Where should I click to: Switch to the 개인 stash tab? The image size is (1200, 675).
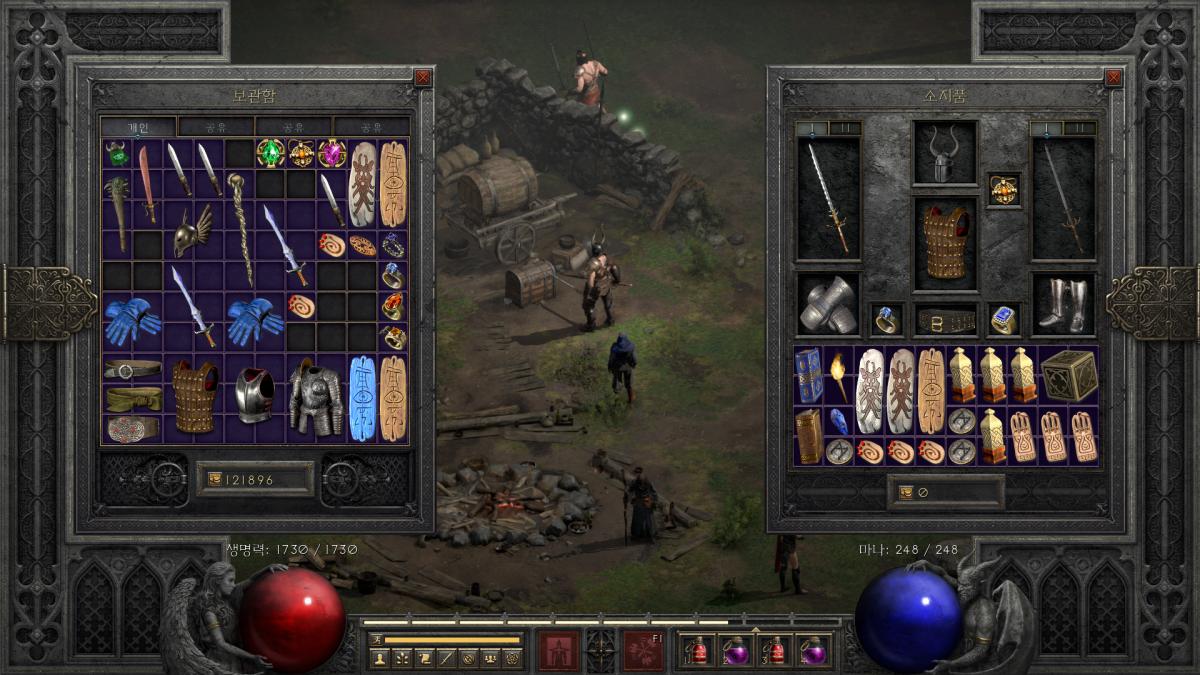point(138,127)
